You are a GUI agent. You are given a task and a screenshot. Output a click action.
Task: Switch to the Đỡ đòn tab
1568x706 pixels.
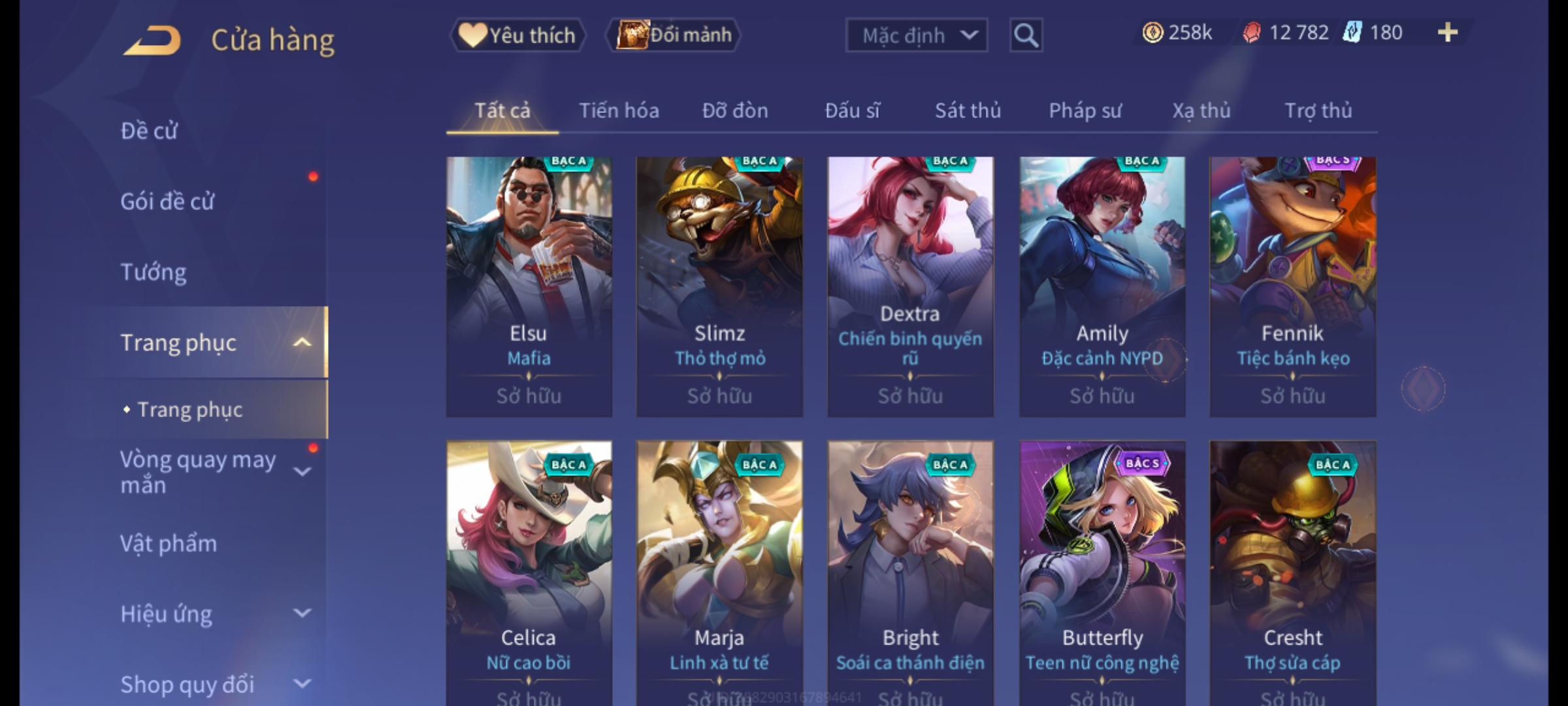(735, 110)
